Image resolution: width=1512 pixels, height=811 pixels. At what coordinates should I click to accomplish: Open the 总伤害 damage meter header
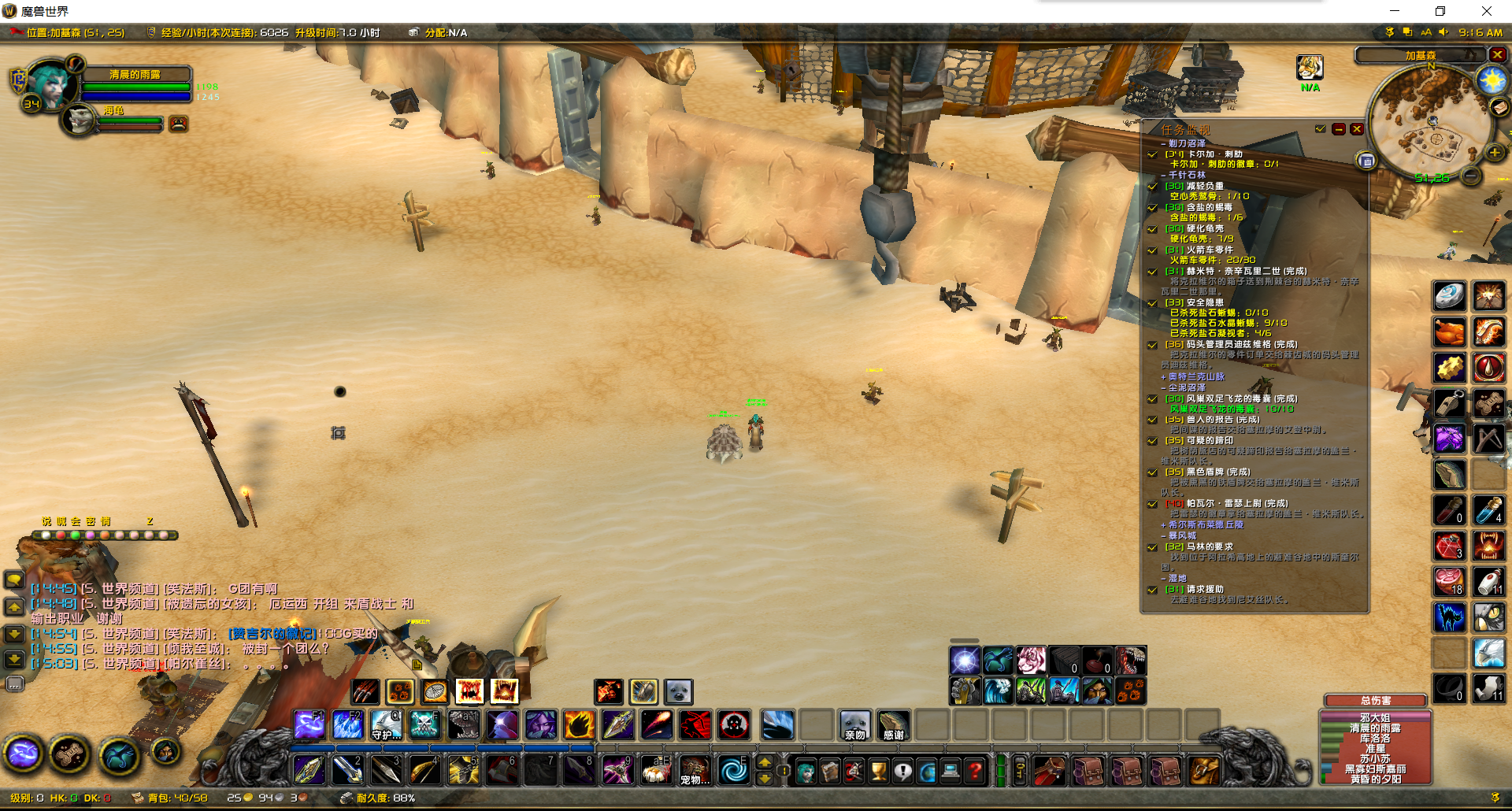[x=1376, y=700]
